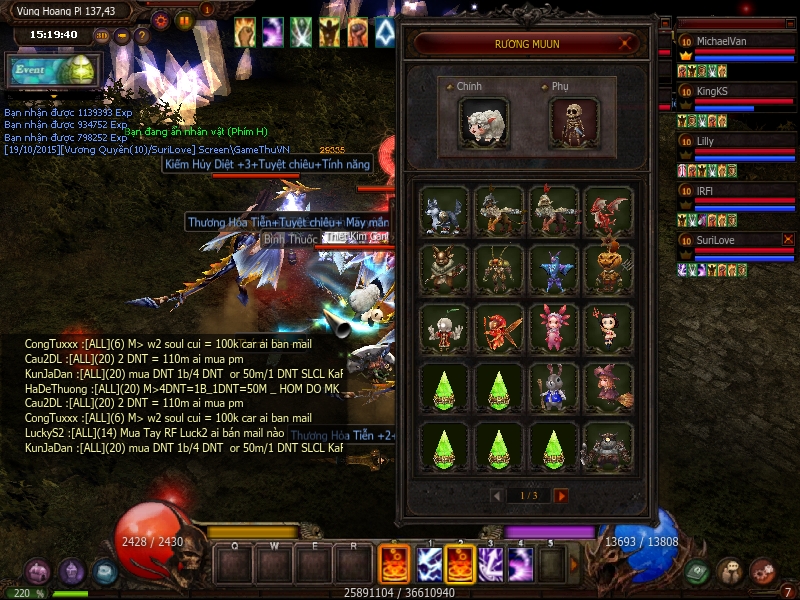Close the Rương Muun window
The width and height of the screenshot is (800, 600).
pos(627,44)
